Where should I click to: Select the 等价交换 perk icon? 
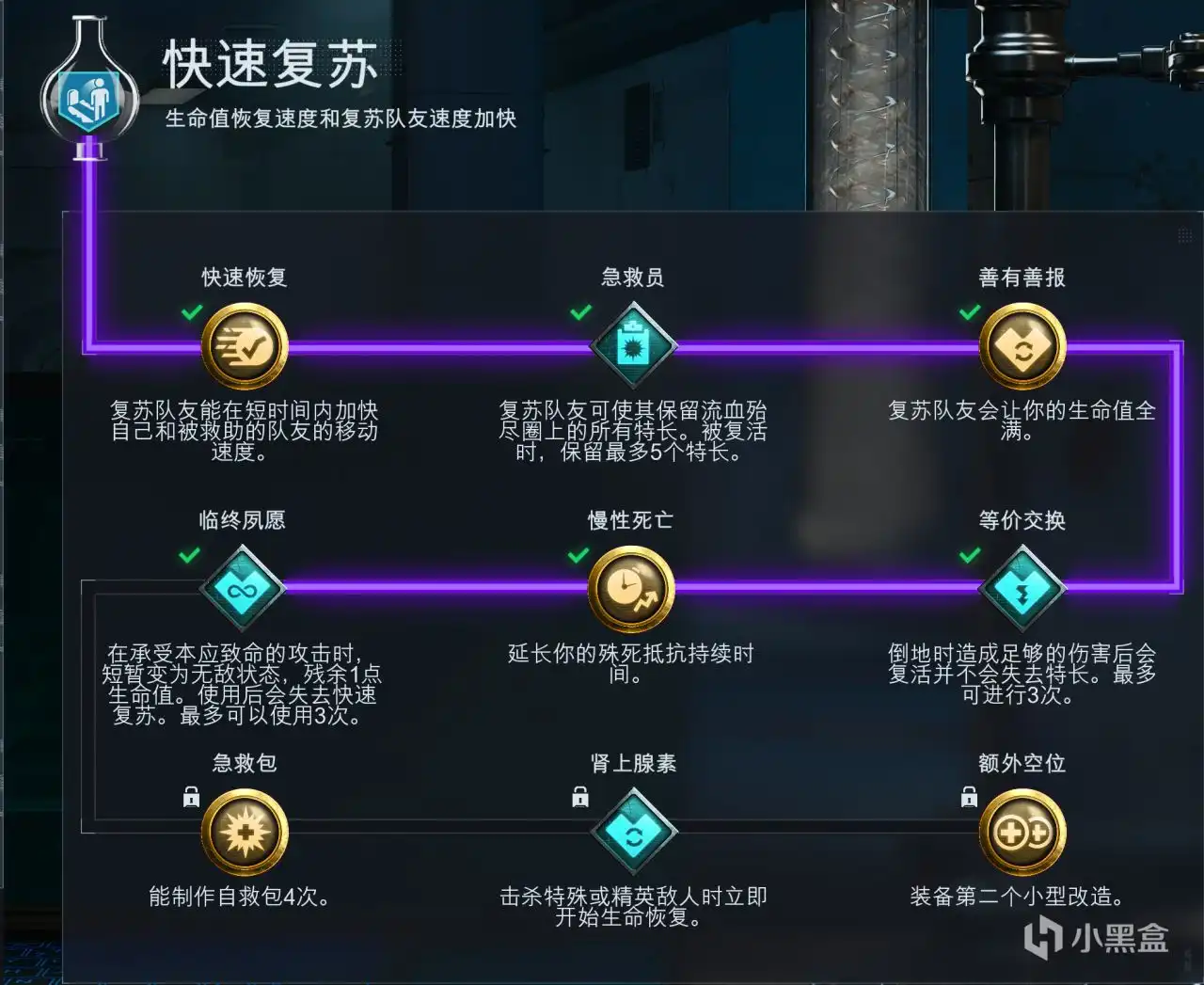[1022, 587]
